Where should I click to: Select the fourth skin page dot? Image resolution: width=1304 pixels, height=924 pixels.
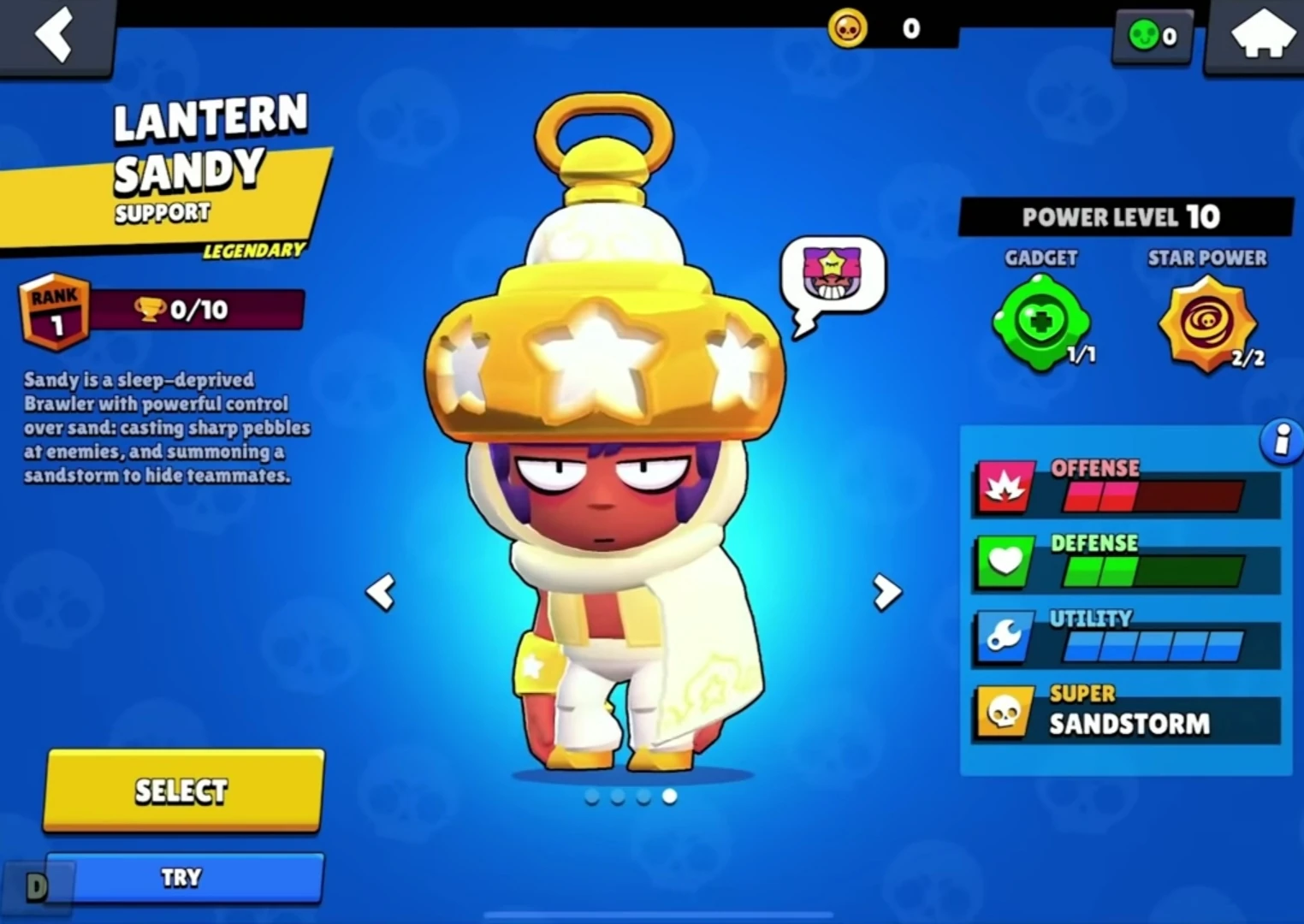coord(669,797)
